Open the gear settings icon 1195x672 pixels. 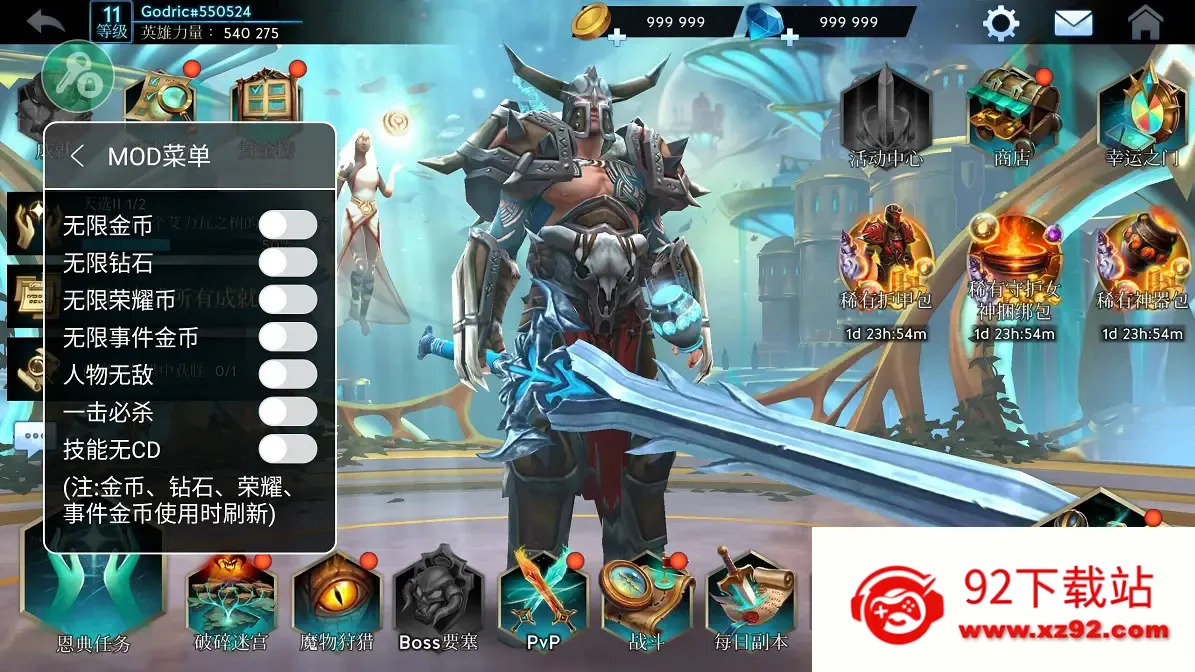coord(1001,23)
